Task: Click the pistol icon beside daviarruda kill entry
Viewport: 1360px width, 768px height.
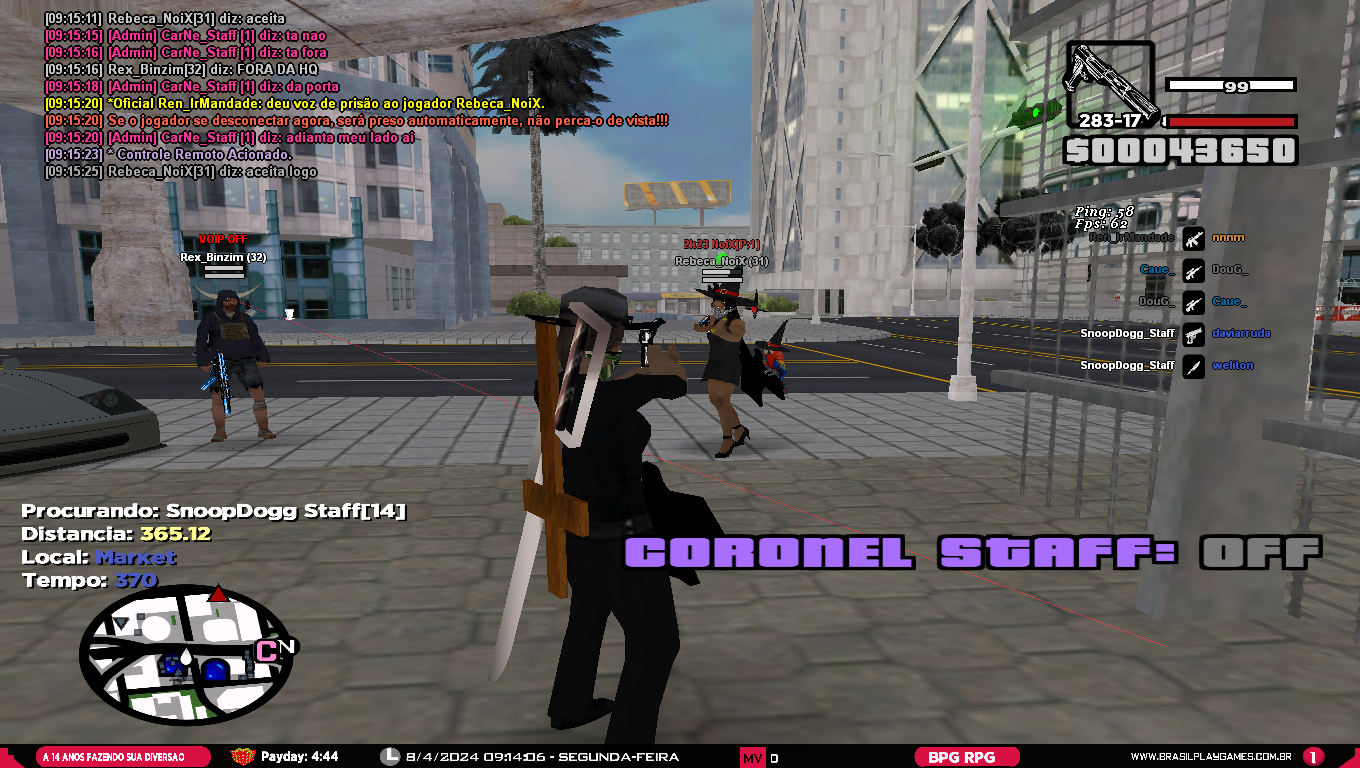Action: pyautogui.click(x=1192, y=335)
